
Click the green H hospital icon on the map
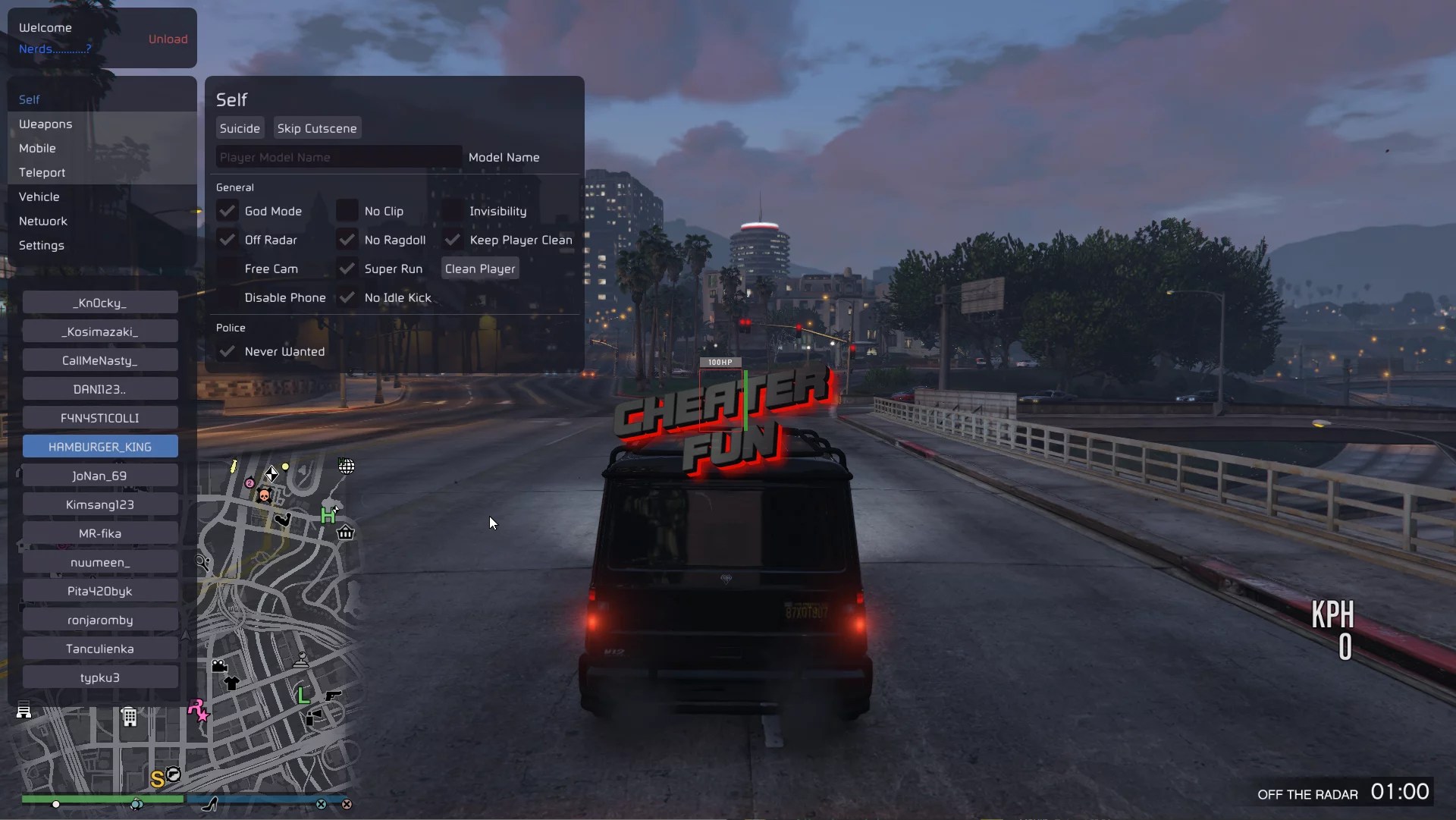(328, 515)
